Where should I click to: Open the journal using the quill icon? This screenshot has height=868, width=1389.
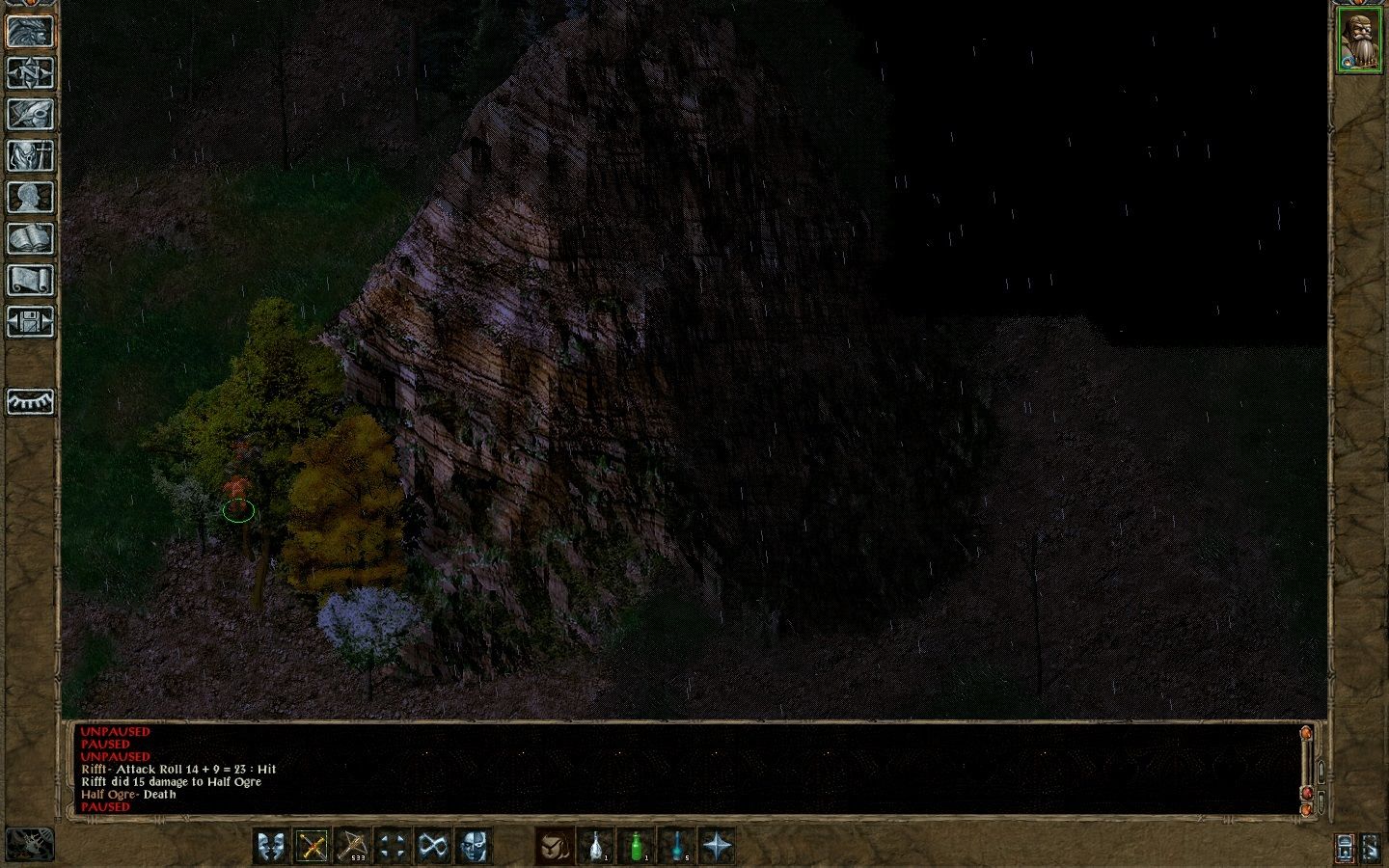pyautogui.click(x=32, y=114)
